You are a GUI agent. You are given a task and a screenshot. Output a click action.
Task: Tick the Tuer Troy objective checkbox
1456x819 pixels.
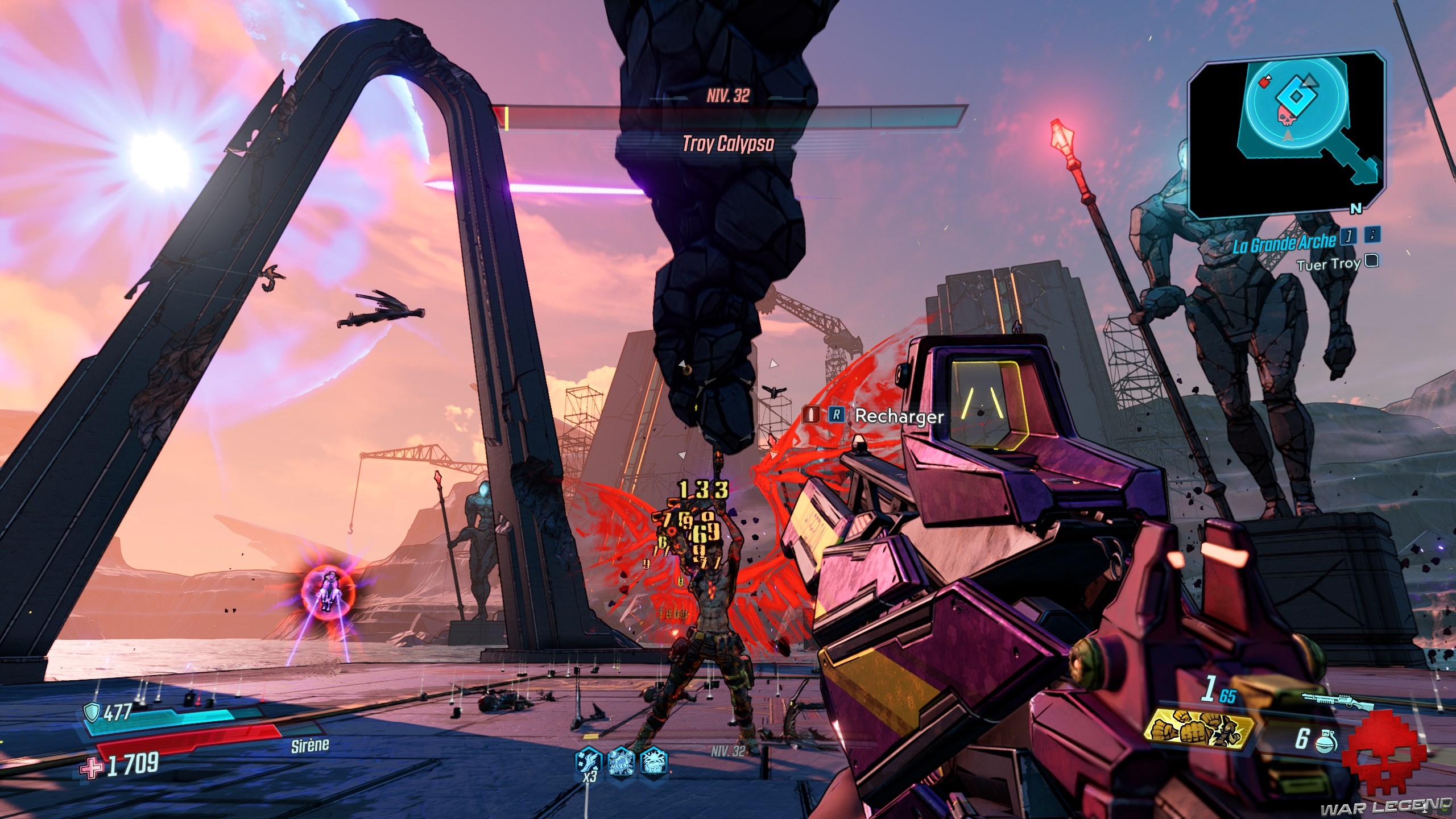tap(1372, 261)
